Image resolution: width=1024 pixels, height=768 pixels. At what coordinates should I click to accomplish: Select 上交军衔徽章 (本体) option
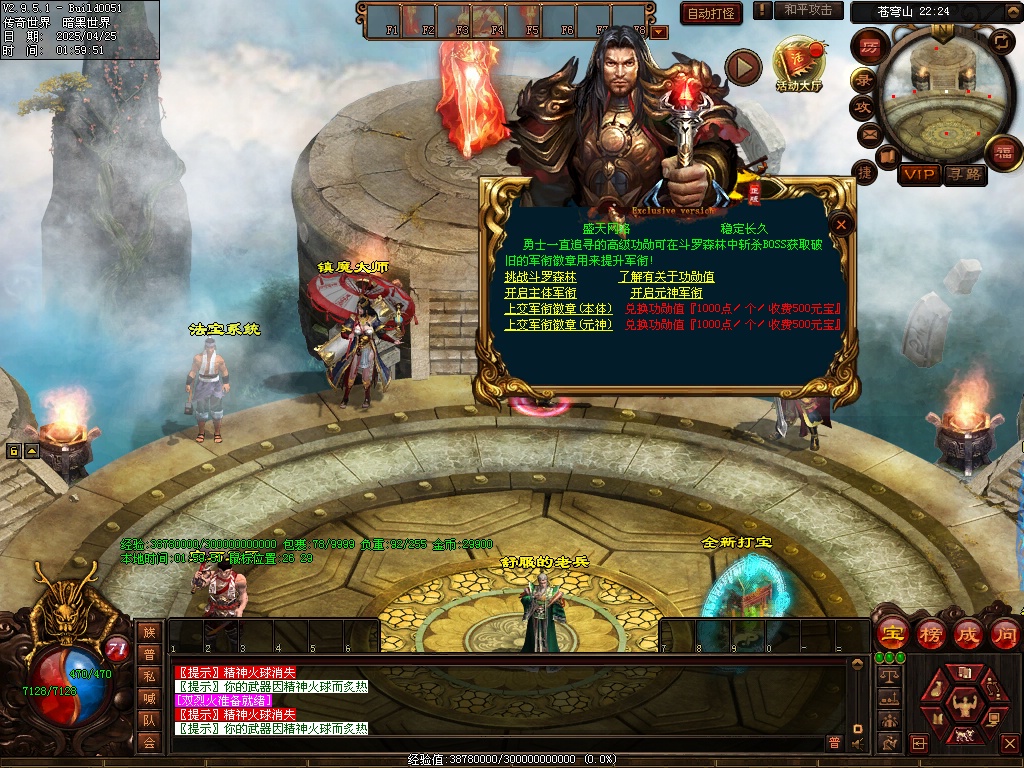click(x=558, y=309)
